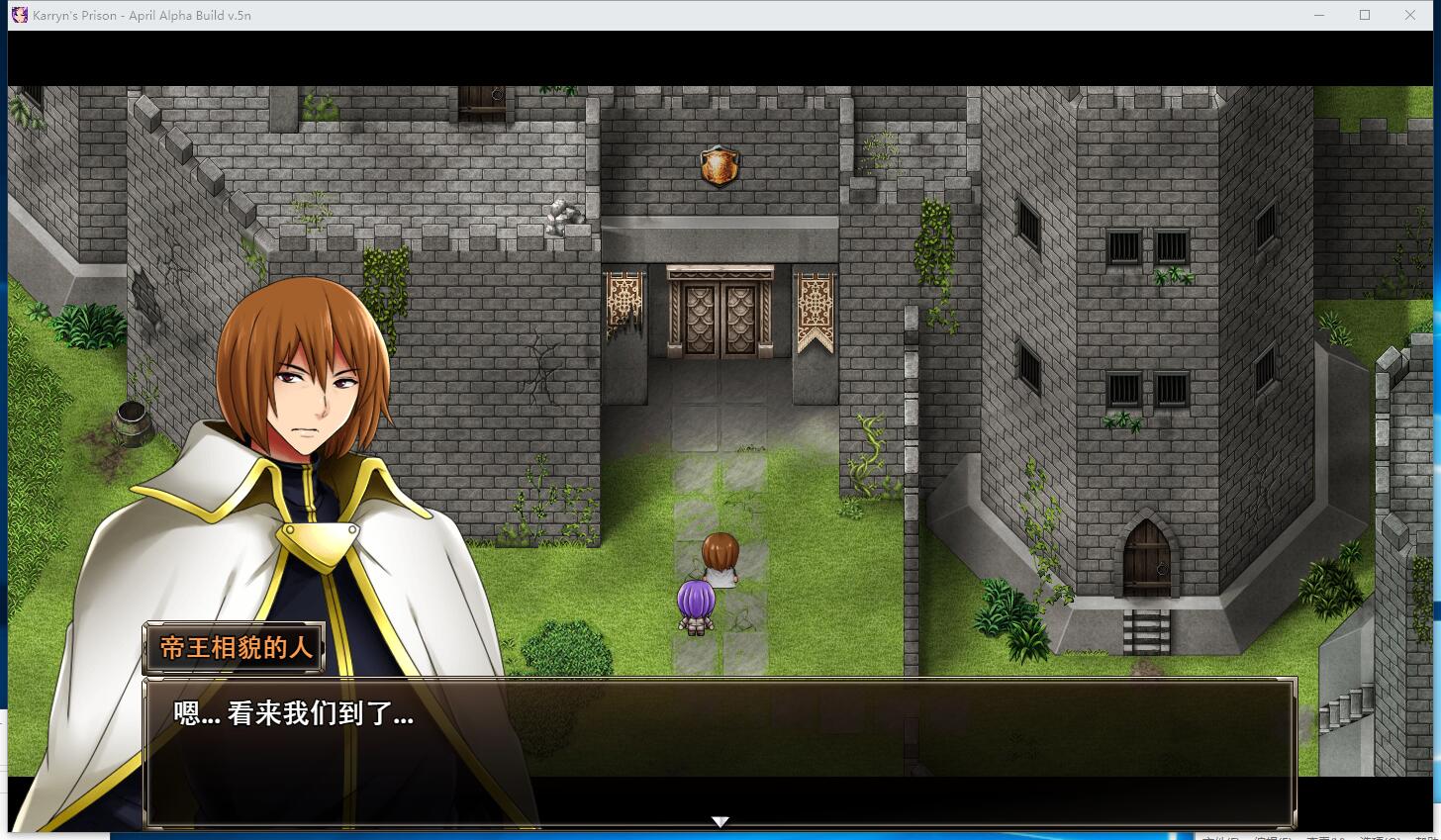The height and width of the screenshot is (840, 1441).
Task: Click the dialogue advance arrow to continue
Action: pos(720,821)
